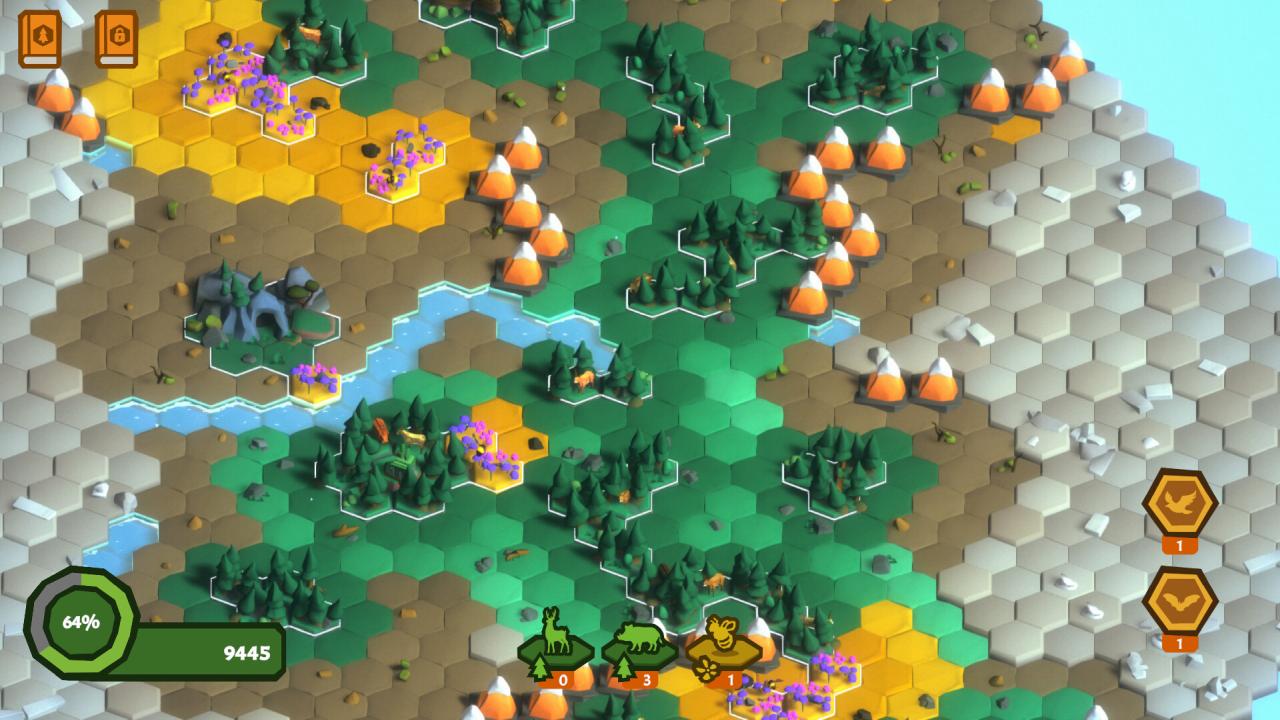1280x720 pixels.
Task: Click the eagle hexagon badge
Action: [x=1179, y=500]
